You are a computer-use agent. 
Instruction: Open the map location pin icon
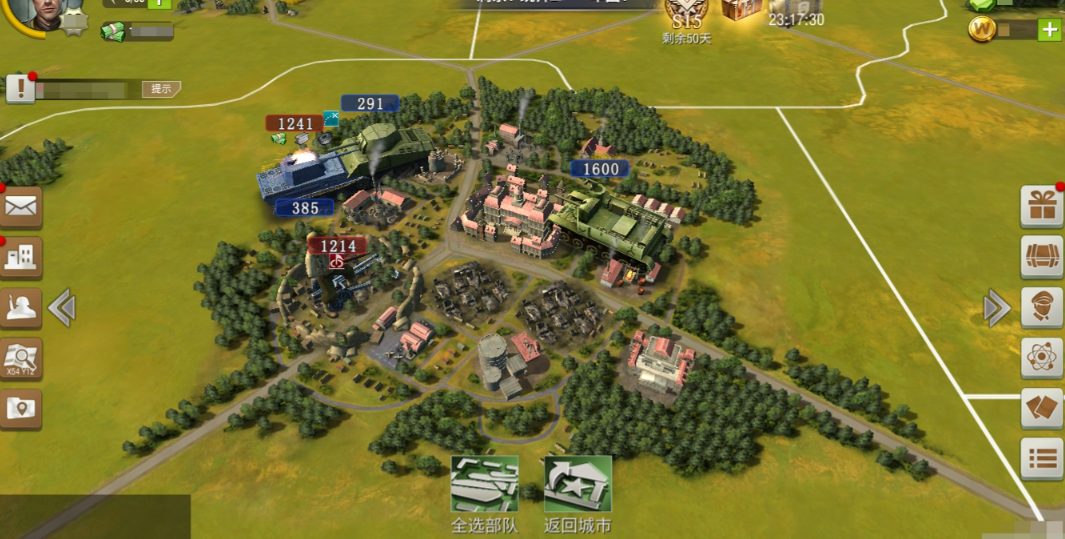(x=21, y=408)
